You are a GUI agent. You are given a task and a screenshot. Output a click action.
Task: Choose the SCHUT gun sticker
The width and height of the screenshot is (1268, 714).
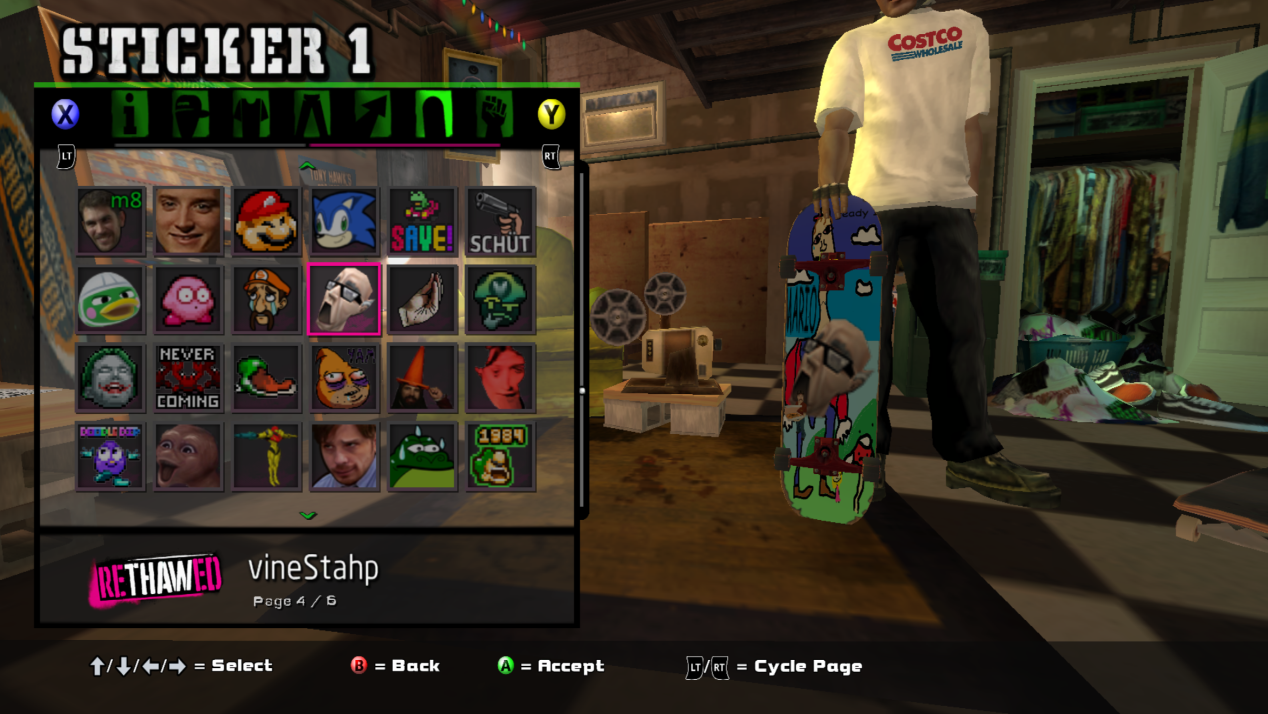coord(500,221)
